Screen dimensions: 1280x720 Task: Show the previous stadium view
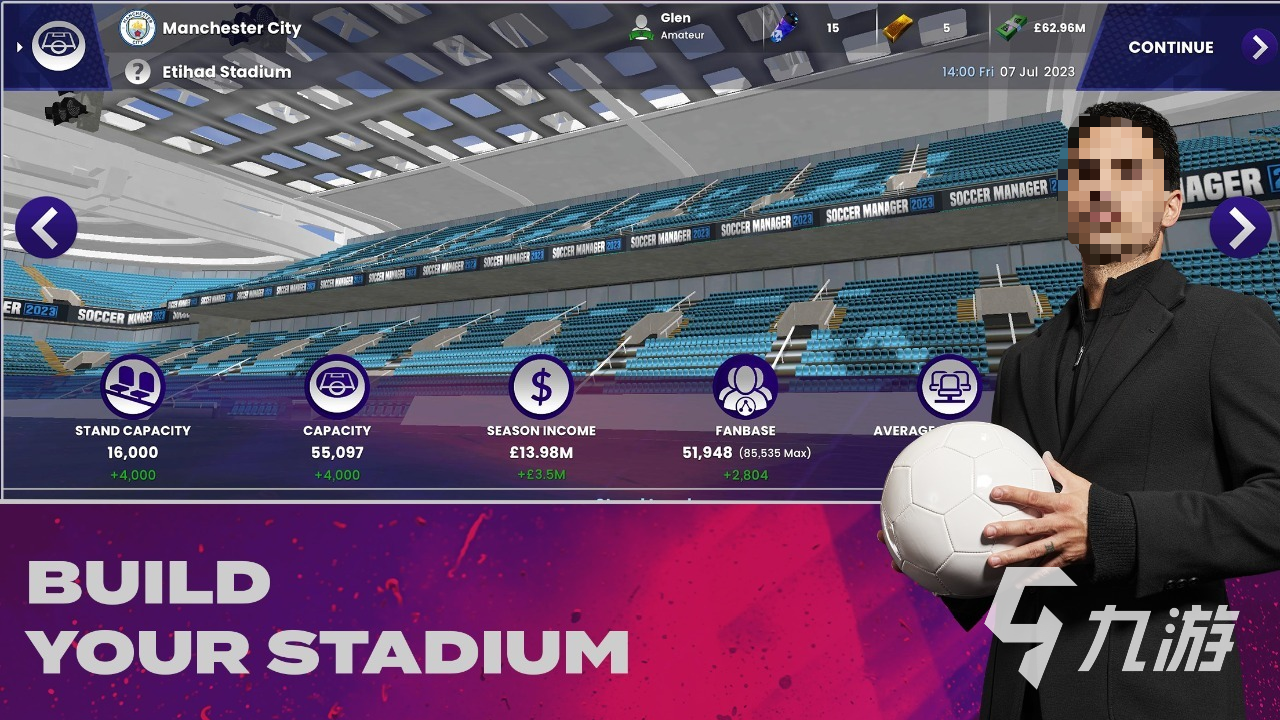[46, 228]
